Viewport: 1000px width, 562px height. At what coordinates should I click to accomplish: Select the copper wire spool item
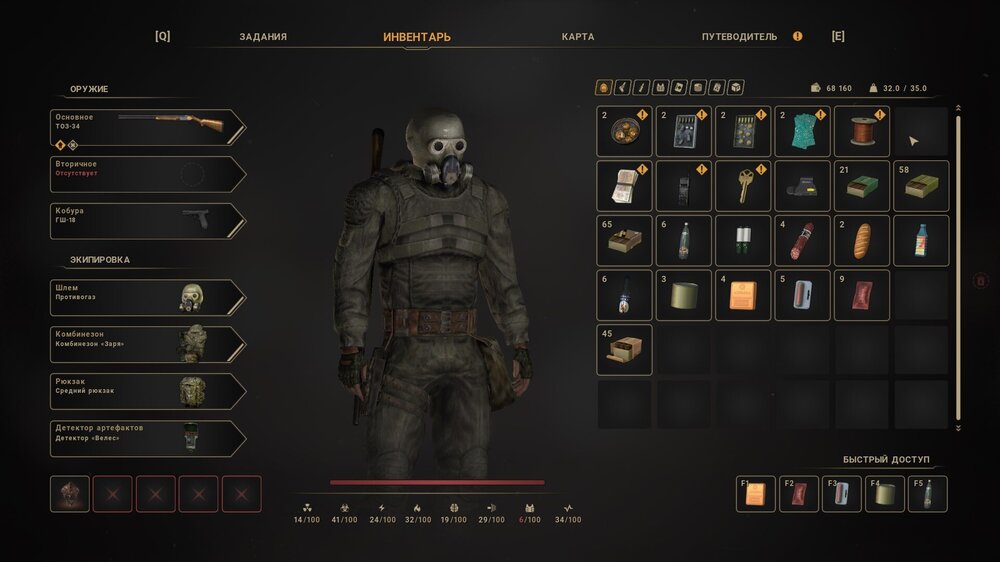(x=862, y=132)
